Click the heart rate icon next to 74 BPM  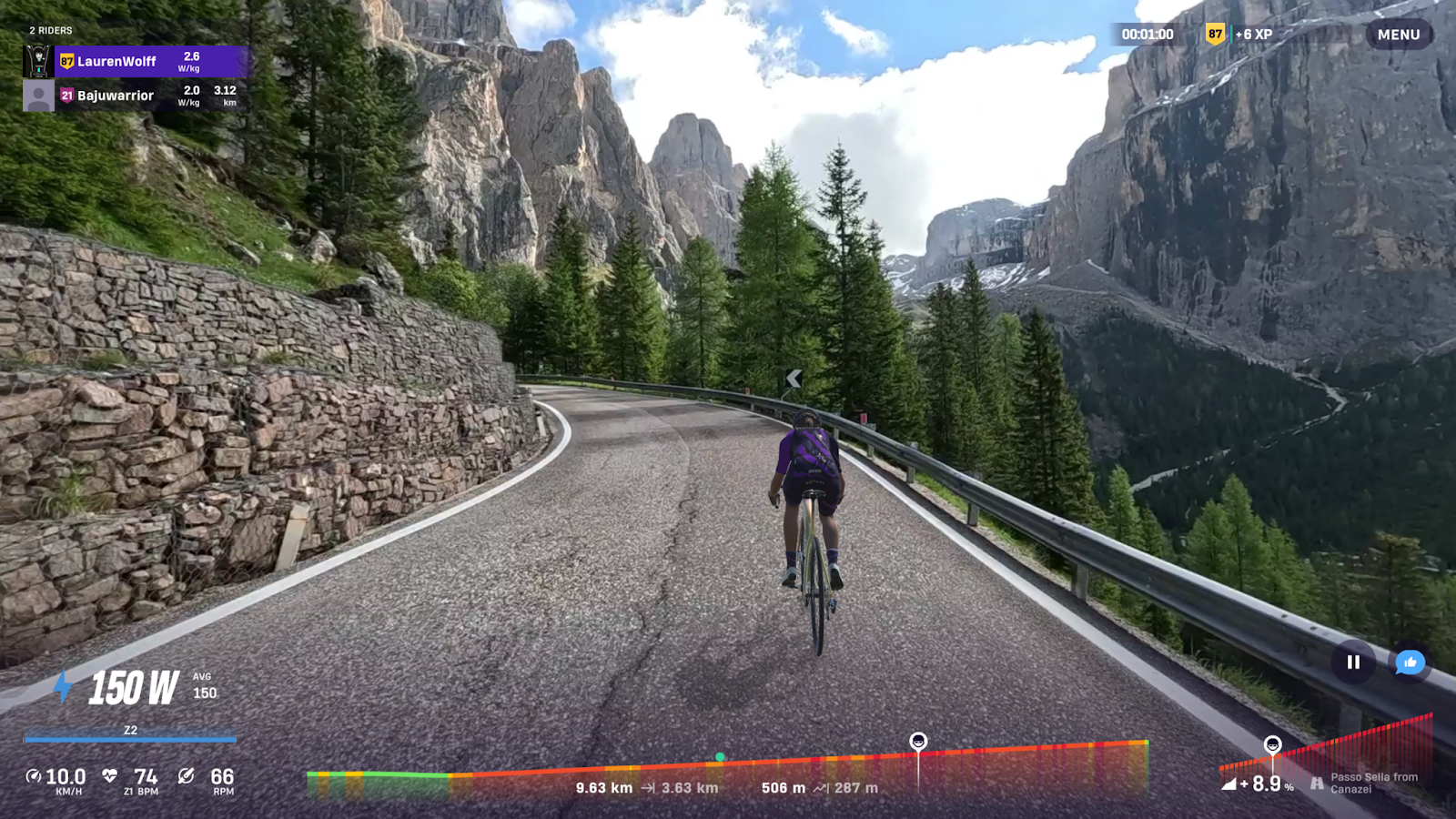click(x=108, y=776)
